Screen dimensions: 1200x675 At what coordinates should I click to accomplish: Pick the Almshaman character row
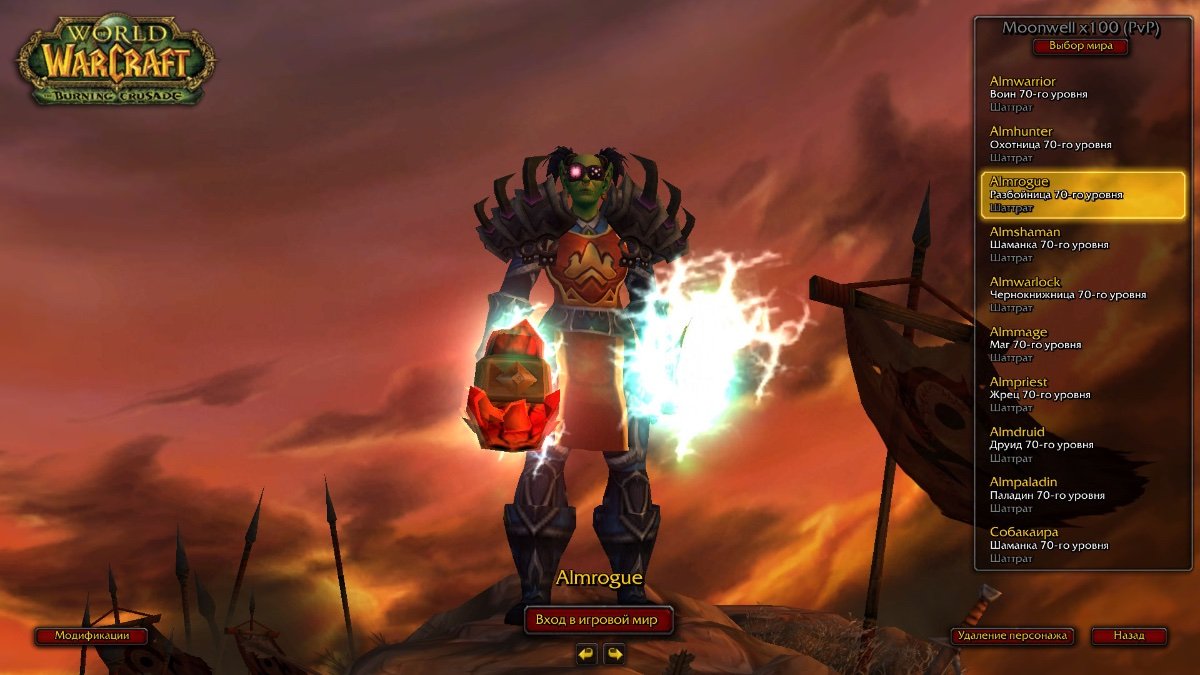pyautogui.click(x=1070, y=245)
